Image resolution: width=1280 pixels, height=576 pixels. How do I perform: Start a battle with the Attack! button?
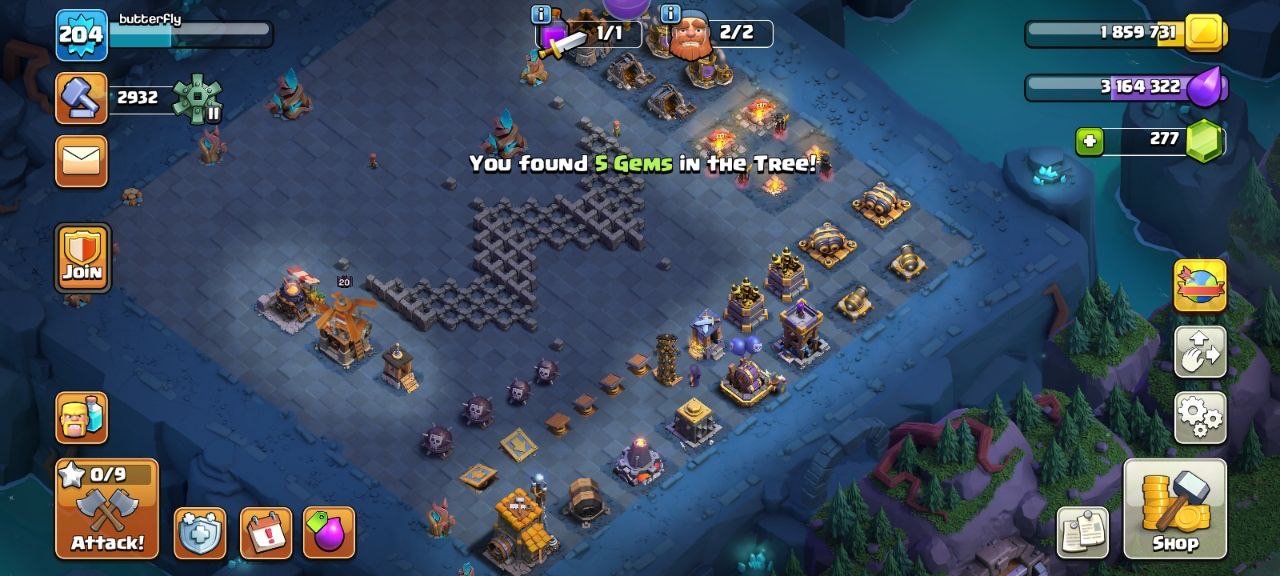pos(107,508)
